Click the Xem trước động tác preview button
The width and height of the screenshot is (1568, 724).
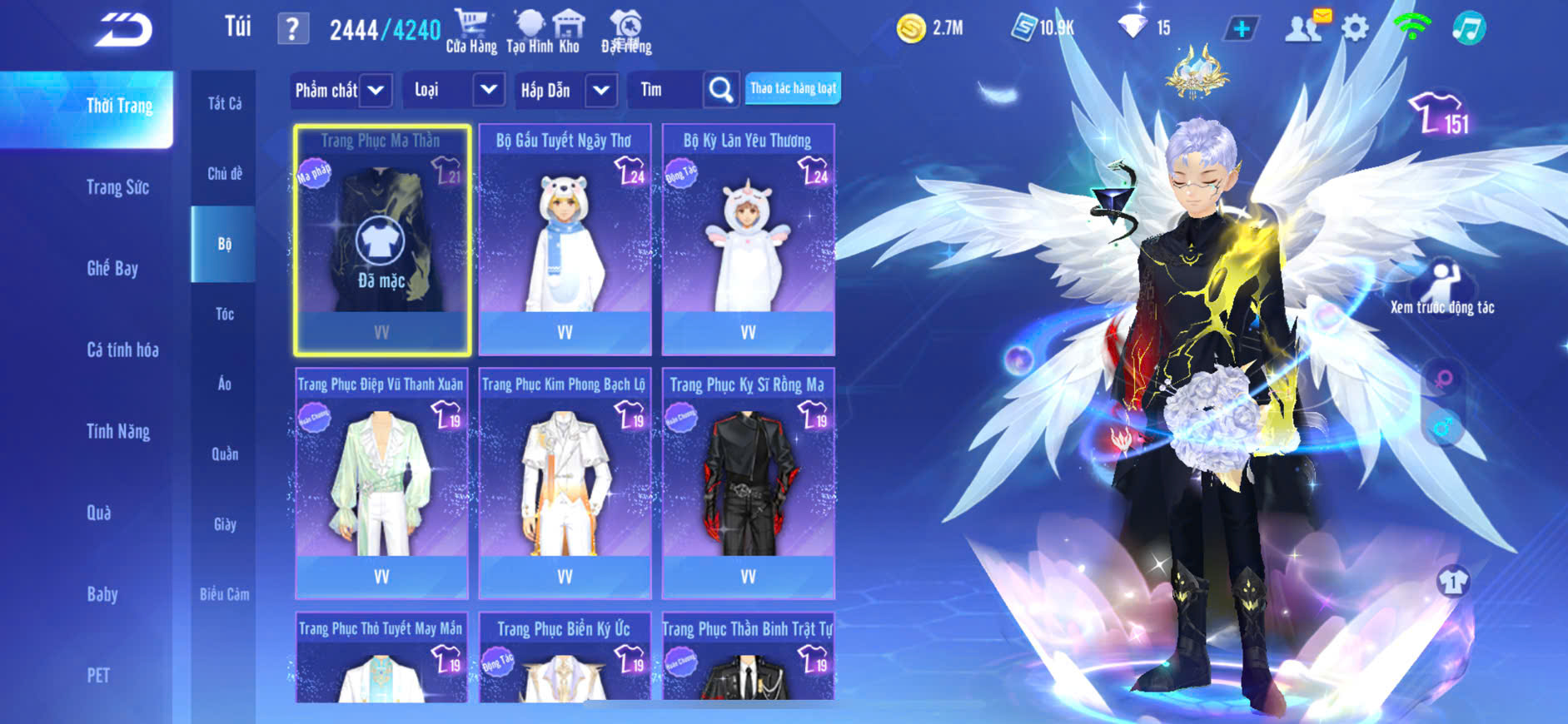click(x=1442, y=287)
